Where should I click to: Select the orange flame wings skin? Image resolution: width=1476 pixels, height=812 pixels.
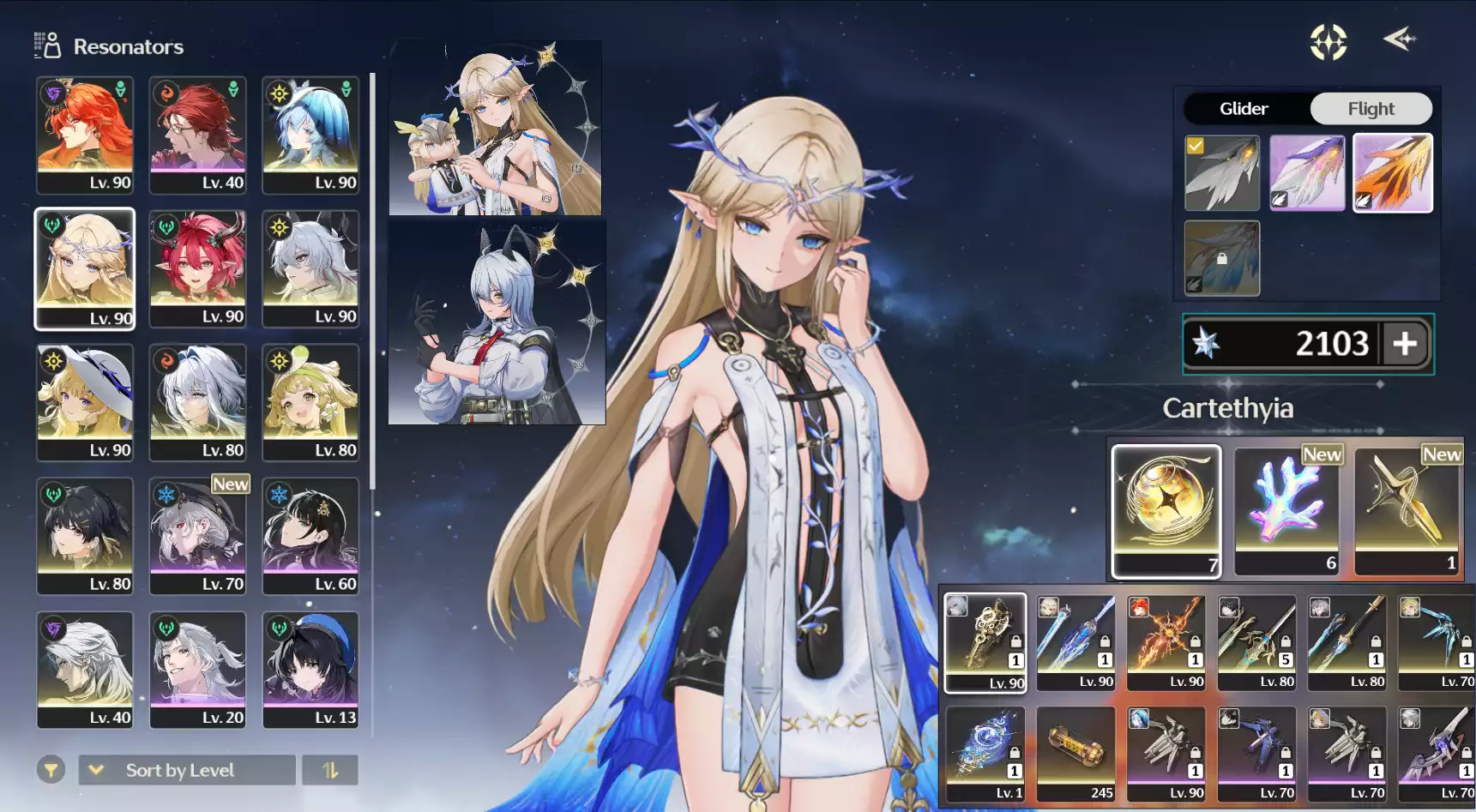pos(1392,173)
